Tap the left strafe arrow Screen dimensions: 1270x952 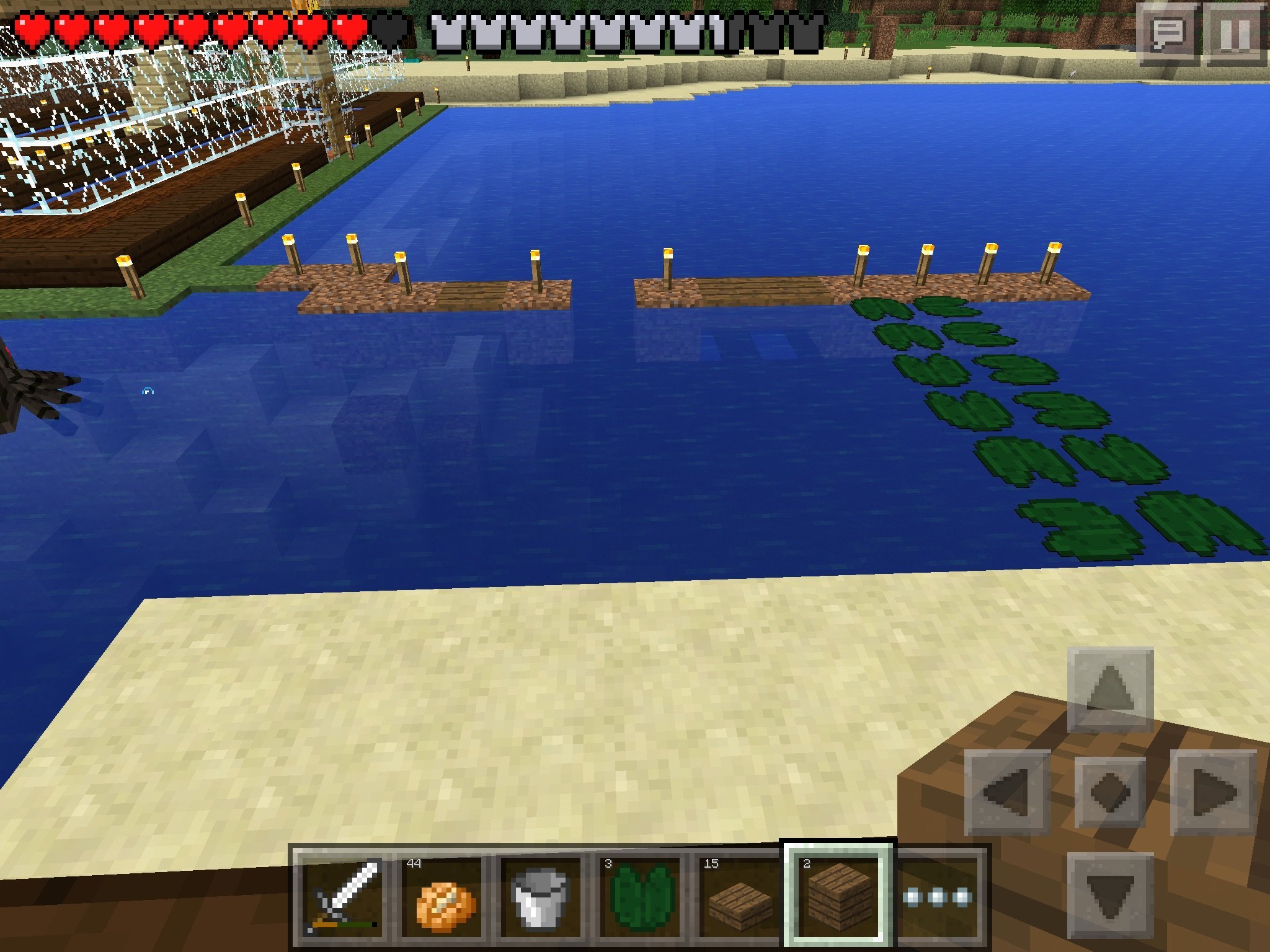point(1007,792)
